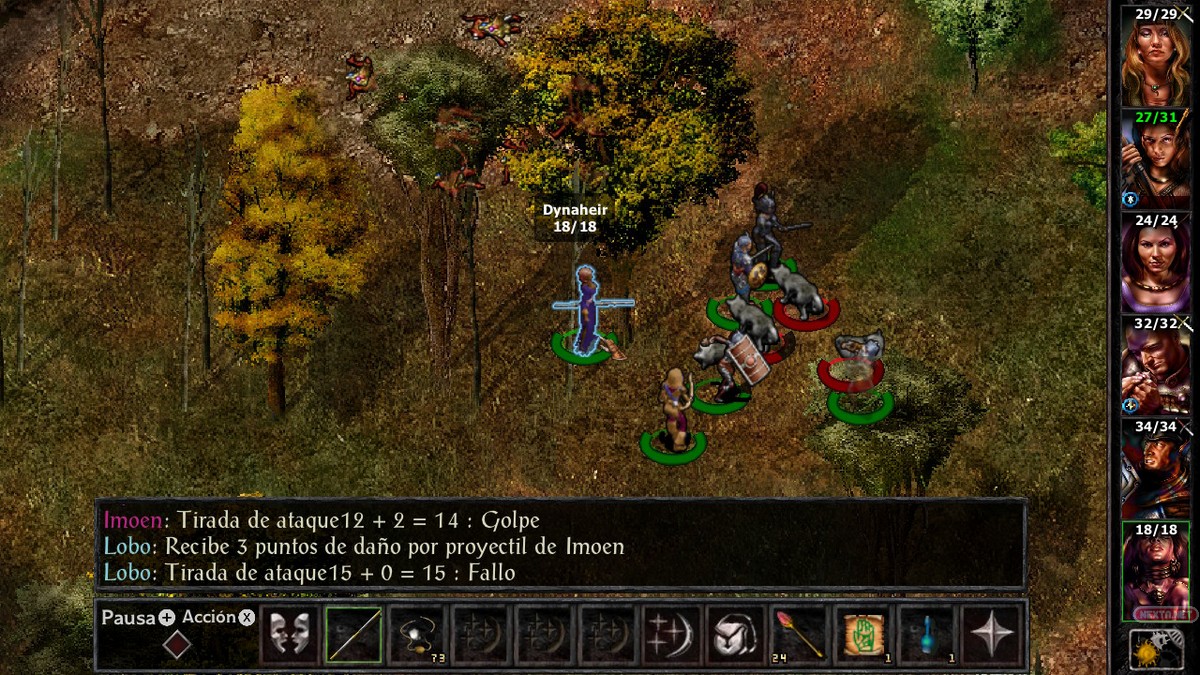Click the combat log message panel

(560, 545)
